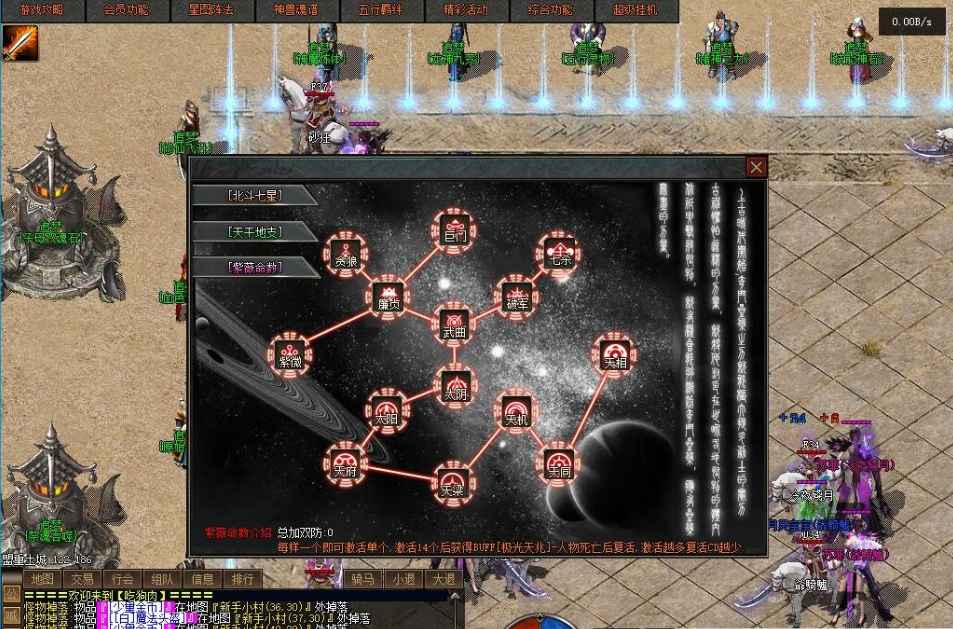This screenshot has height=629, width=953.
Task: Select the 紫薇命数 tab
Action: pyautogui.click(x=254, y=267)
